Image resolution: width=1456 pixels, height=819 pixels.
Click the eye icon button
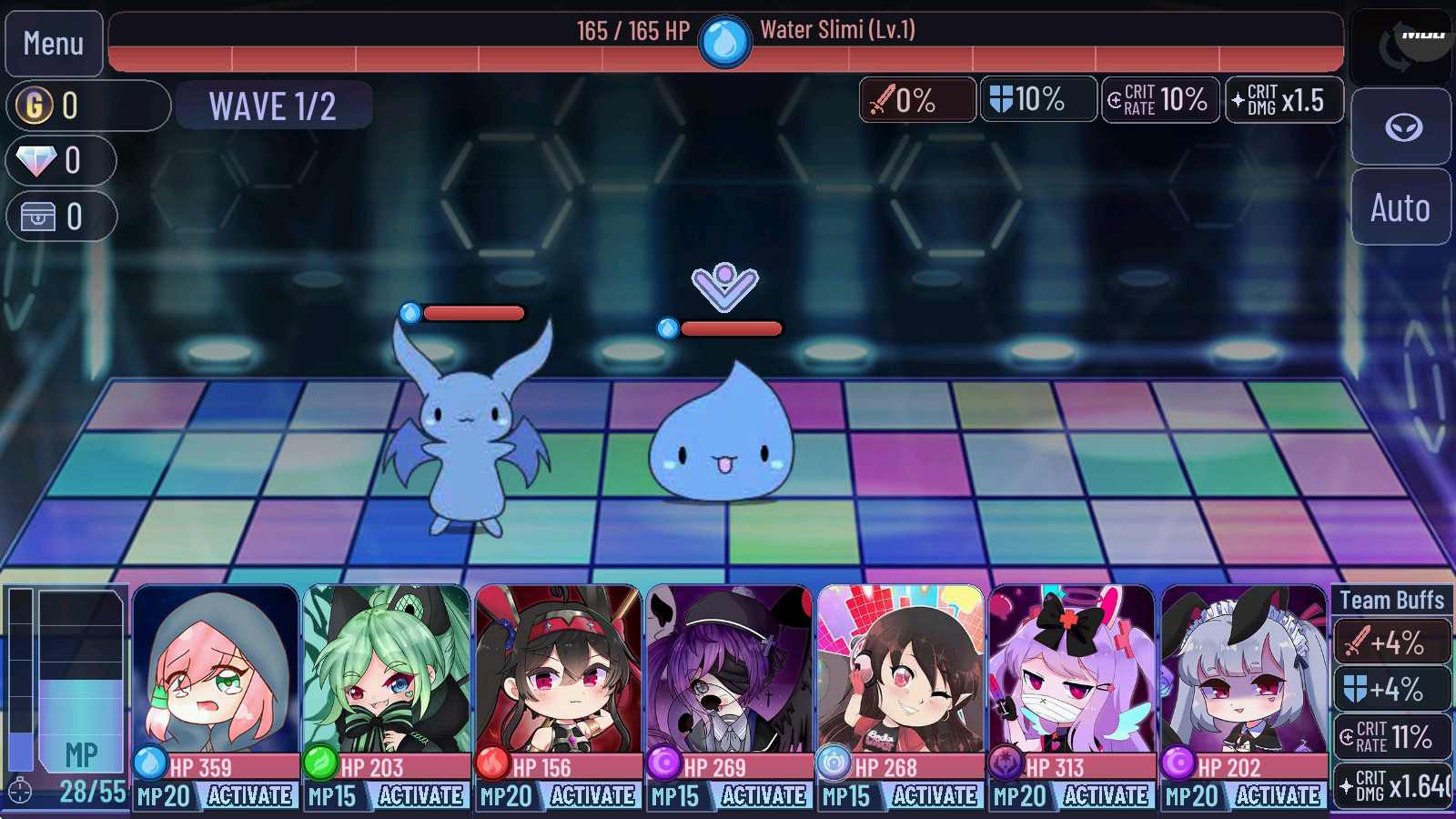[1402, 127]
